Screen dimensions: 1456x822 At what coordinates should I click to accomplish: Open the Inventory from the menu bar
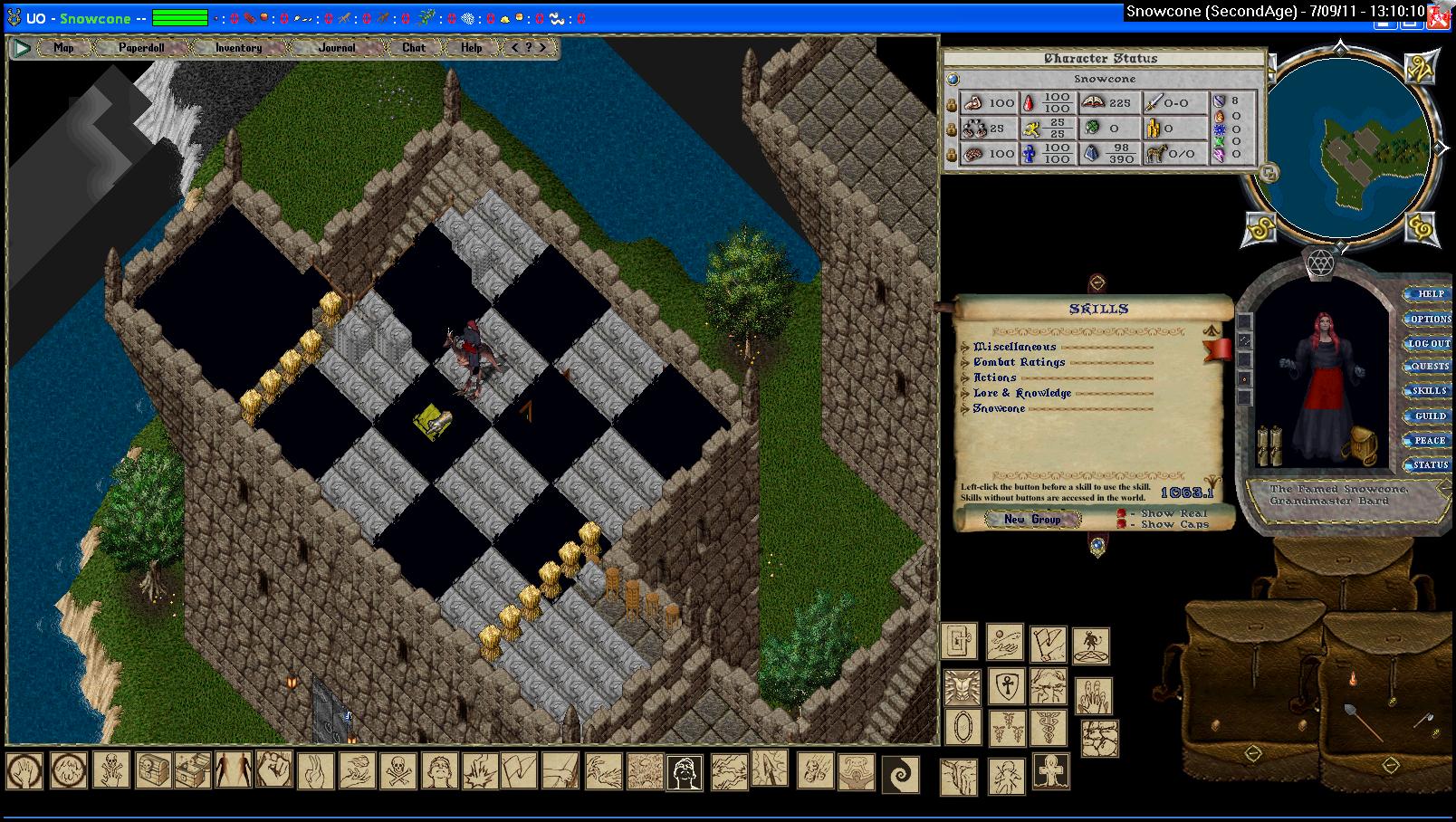point(238,48)
